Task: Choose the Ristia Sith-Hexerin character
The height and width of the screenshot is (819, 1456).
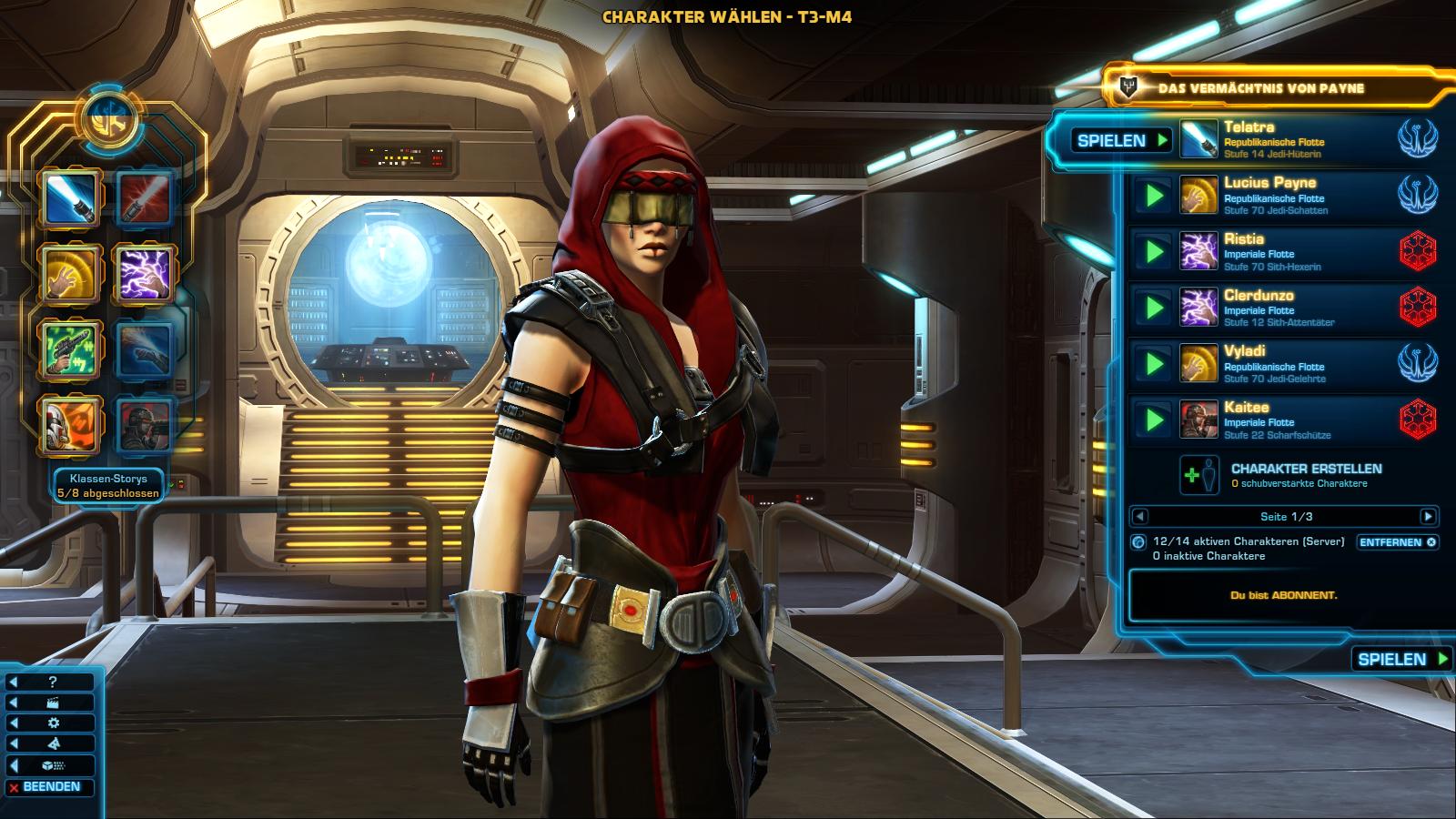Action: [1283, 252]
